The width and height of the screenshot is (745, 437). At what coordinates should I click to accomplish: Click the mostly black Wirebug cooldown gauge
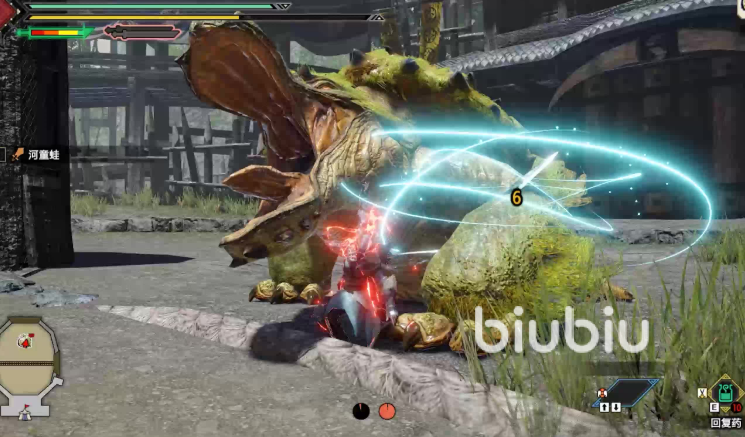361,410
